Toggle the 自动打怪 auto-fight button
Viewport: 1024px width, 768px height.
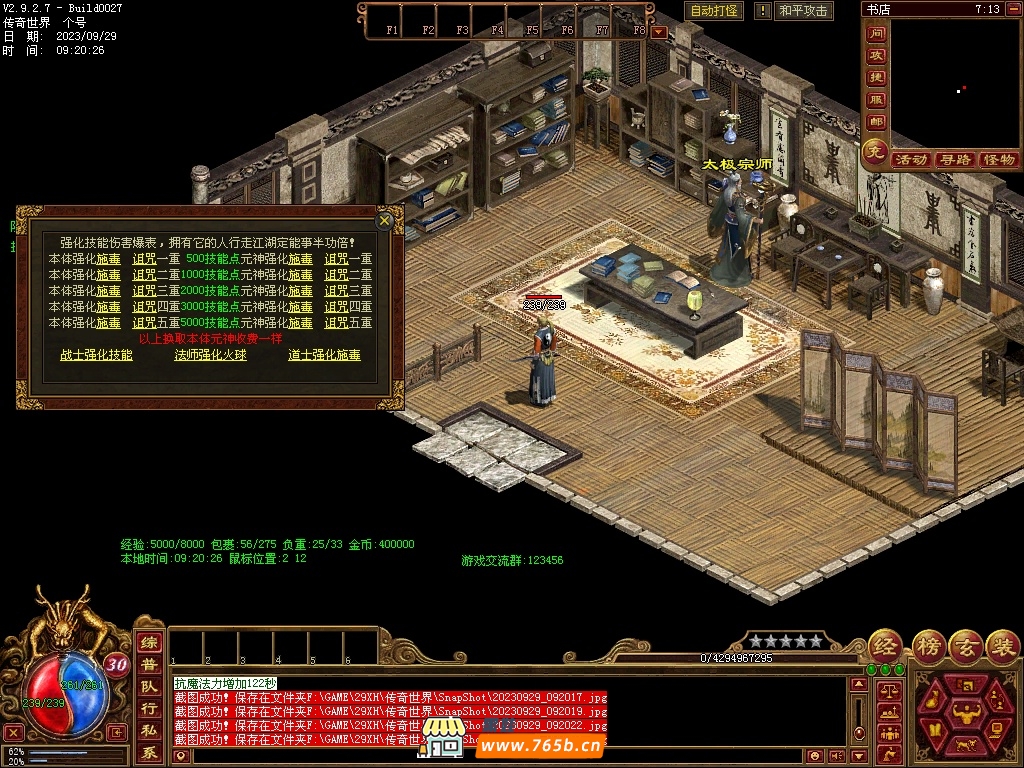pyautogui.click(x=714, y=11)
